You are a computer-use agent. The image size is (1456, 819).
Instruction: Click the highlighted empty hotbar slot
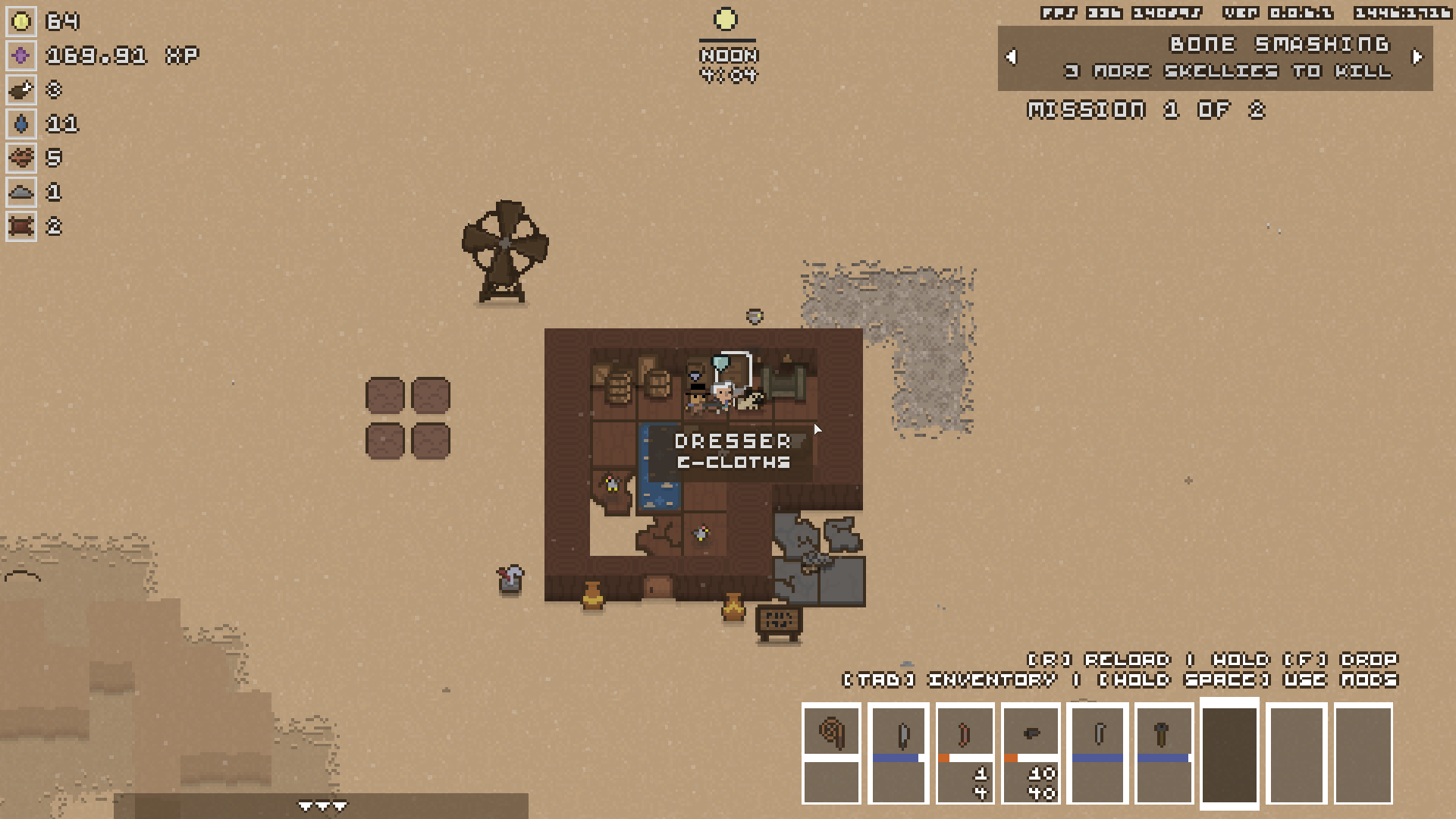point(1229,754)
